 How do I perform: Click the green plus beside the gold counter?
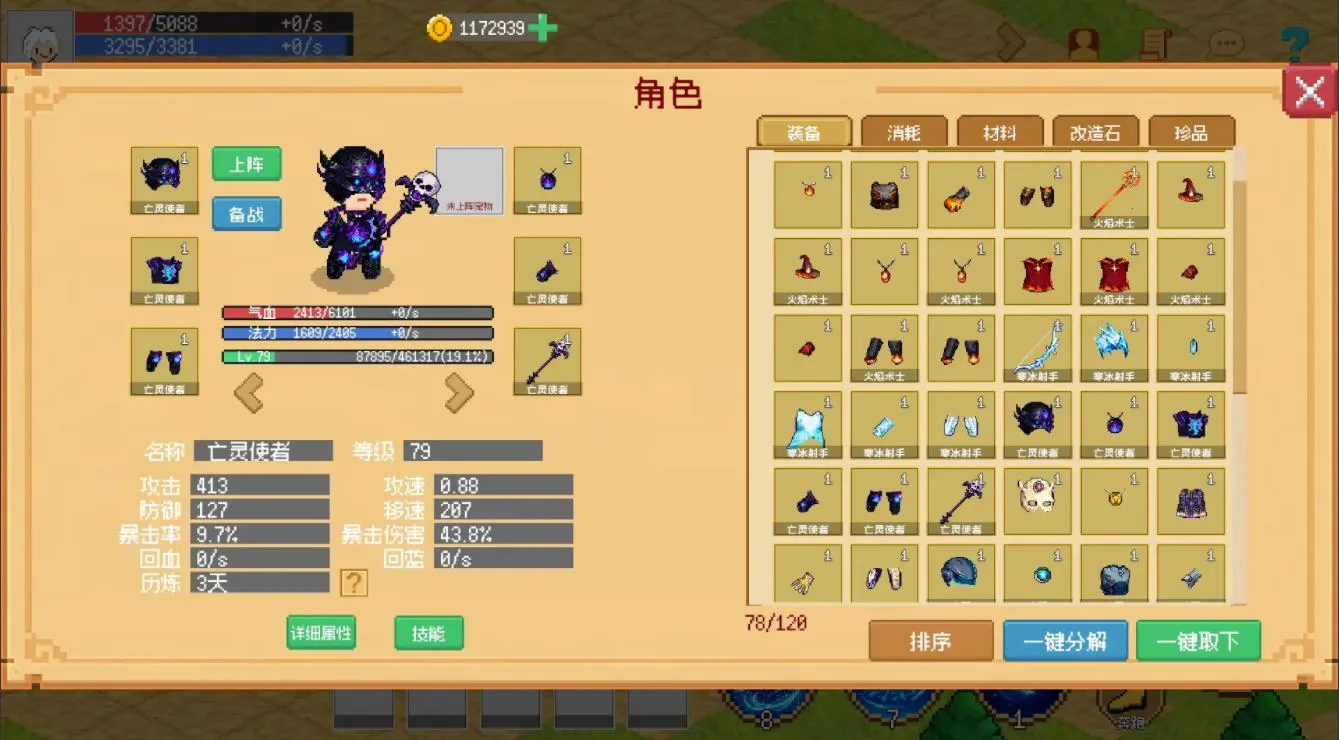click(540, 29)
